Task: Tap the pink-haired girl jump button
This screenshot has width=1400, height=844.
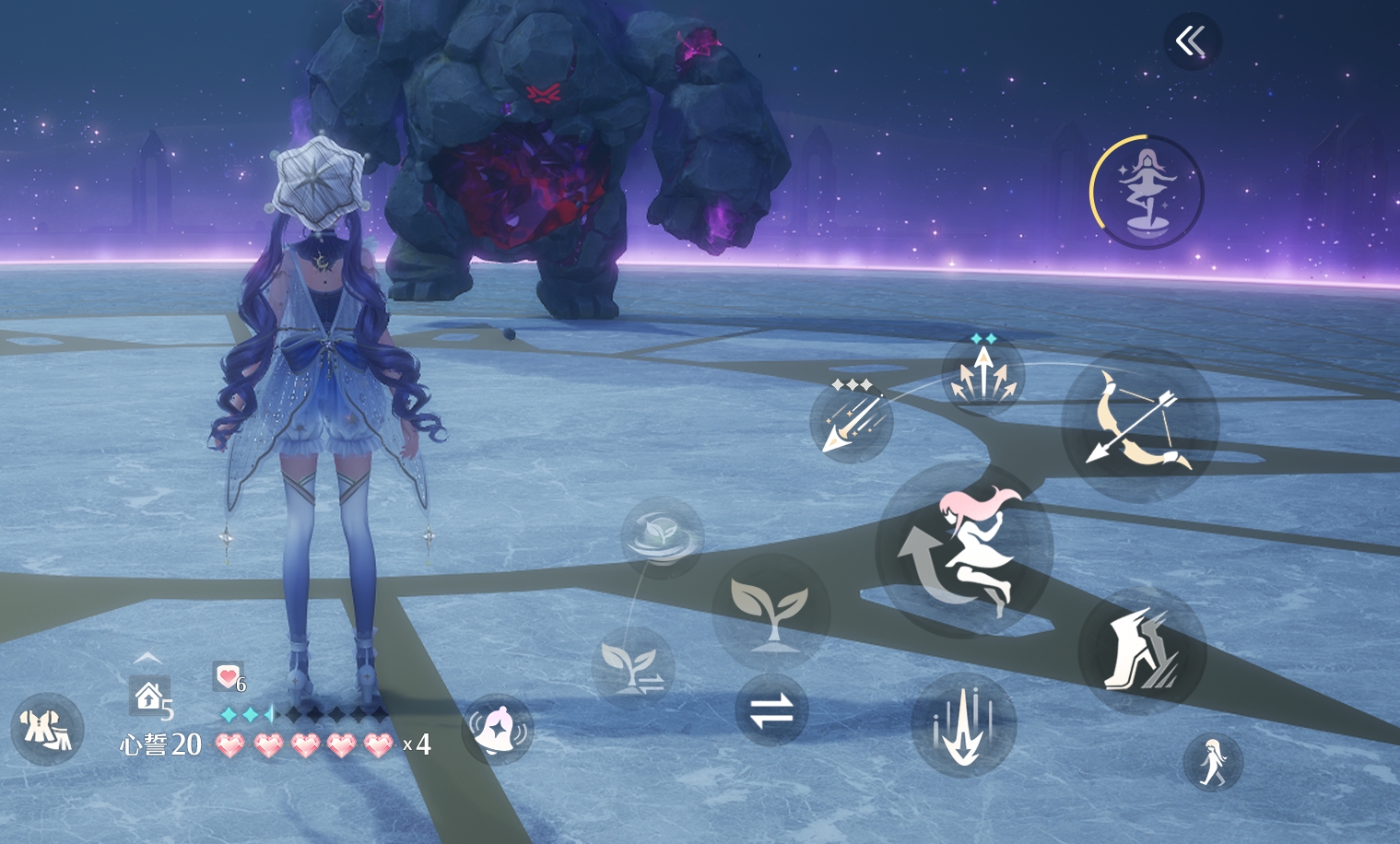Action: coord(964,552)
